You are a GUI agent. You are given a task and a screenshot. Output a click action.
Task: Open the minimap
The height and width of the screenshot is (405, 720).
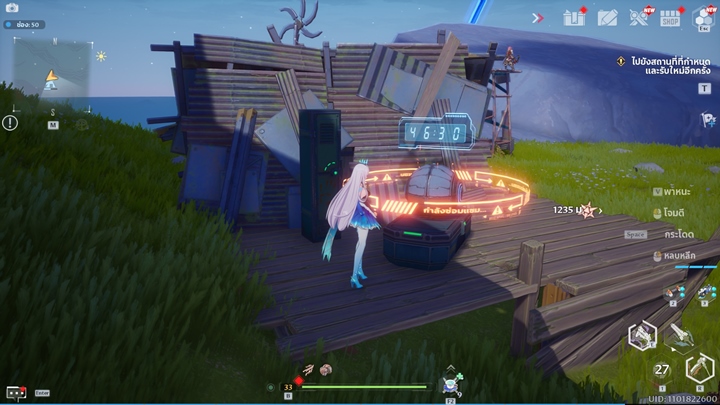(x=52, y=72)
